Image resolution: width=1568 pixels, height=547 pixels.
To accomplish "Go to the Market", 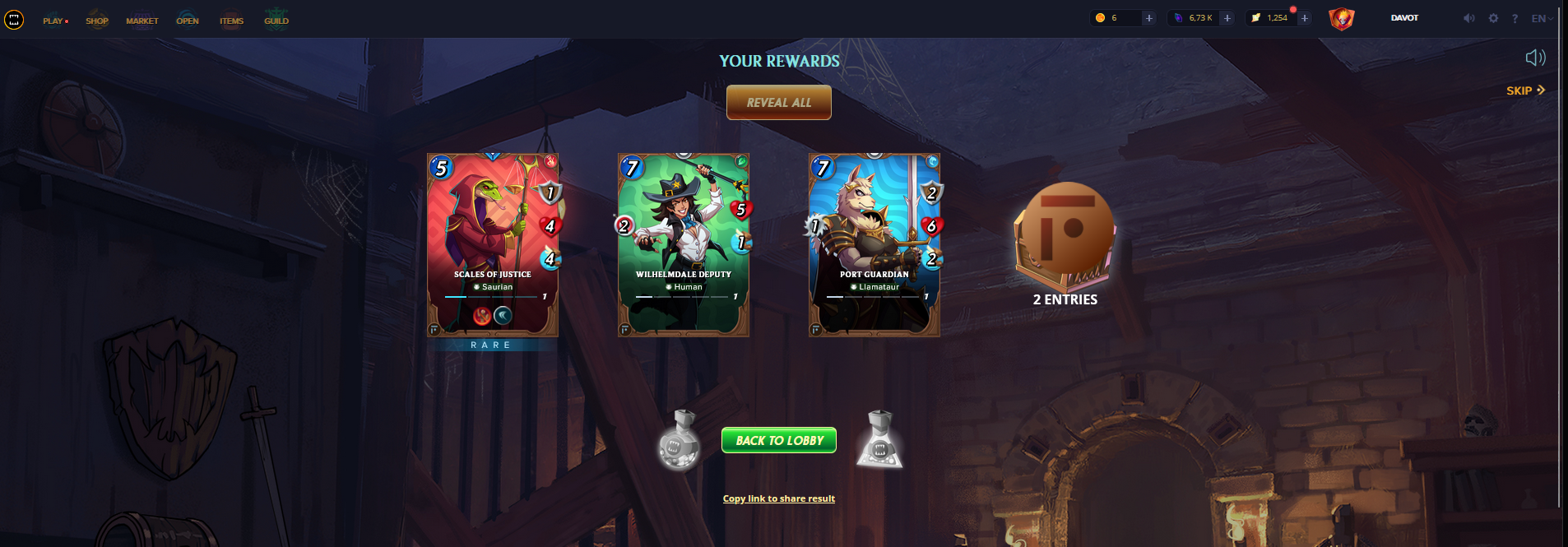I will click(141, 21).
